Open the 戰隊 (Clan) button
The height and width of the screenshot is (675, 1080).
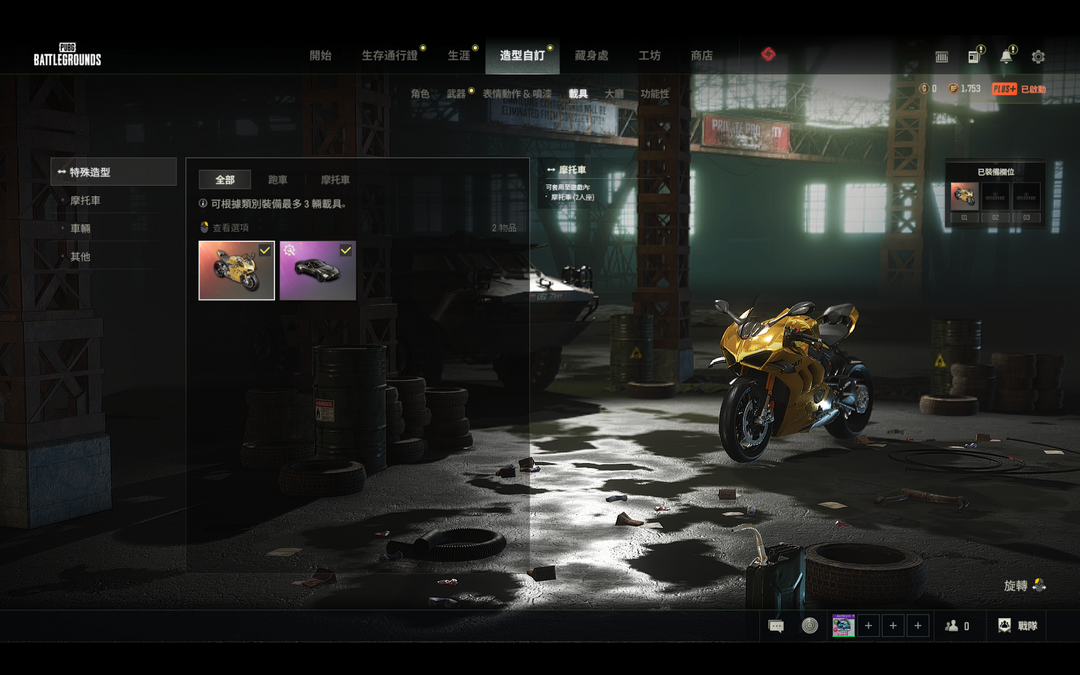click(1017, 626)
